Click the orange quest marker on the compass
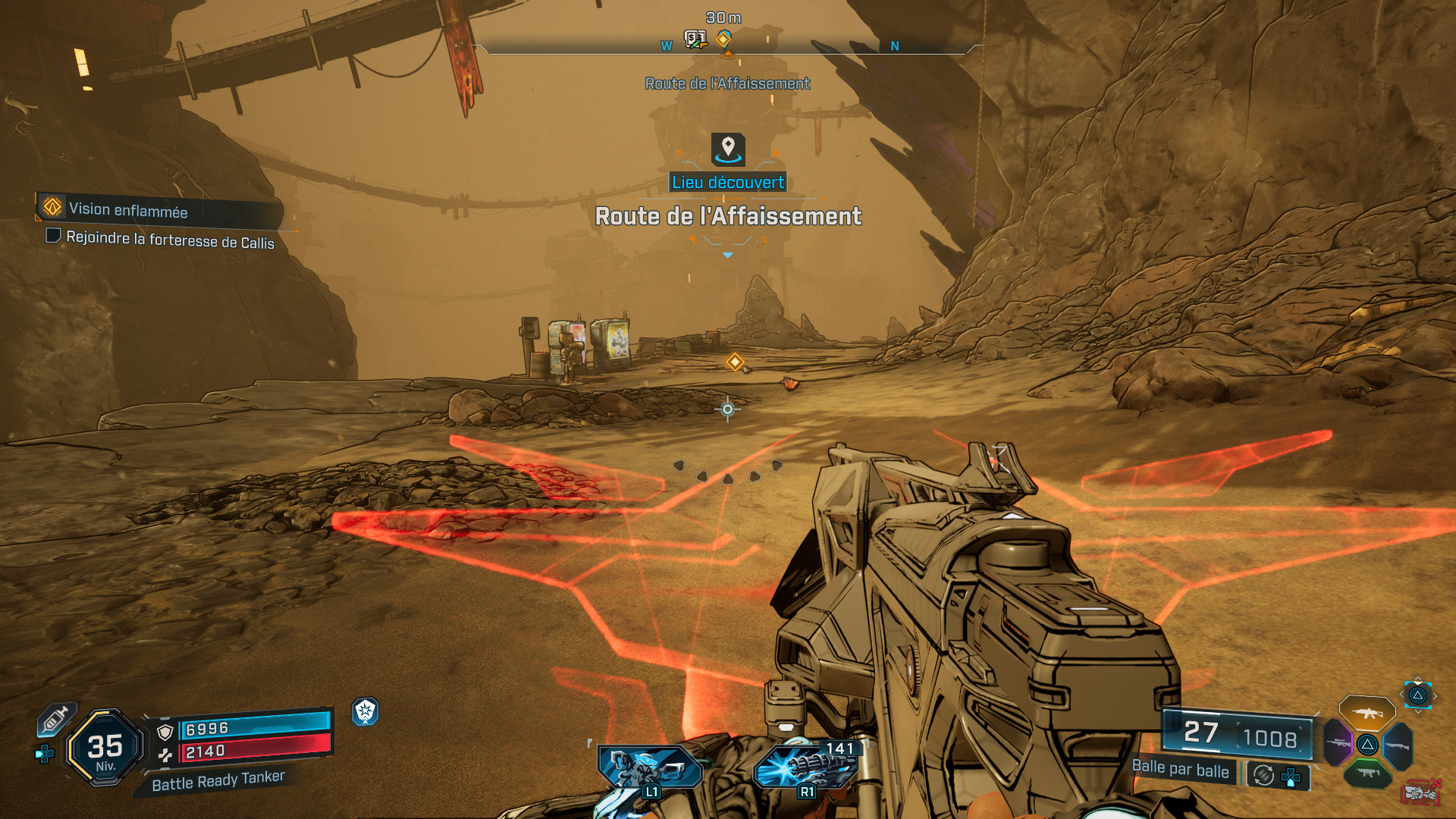The height and width of the screenshot is (819, 1456). pos(724,38)
